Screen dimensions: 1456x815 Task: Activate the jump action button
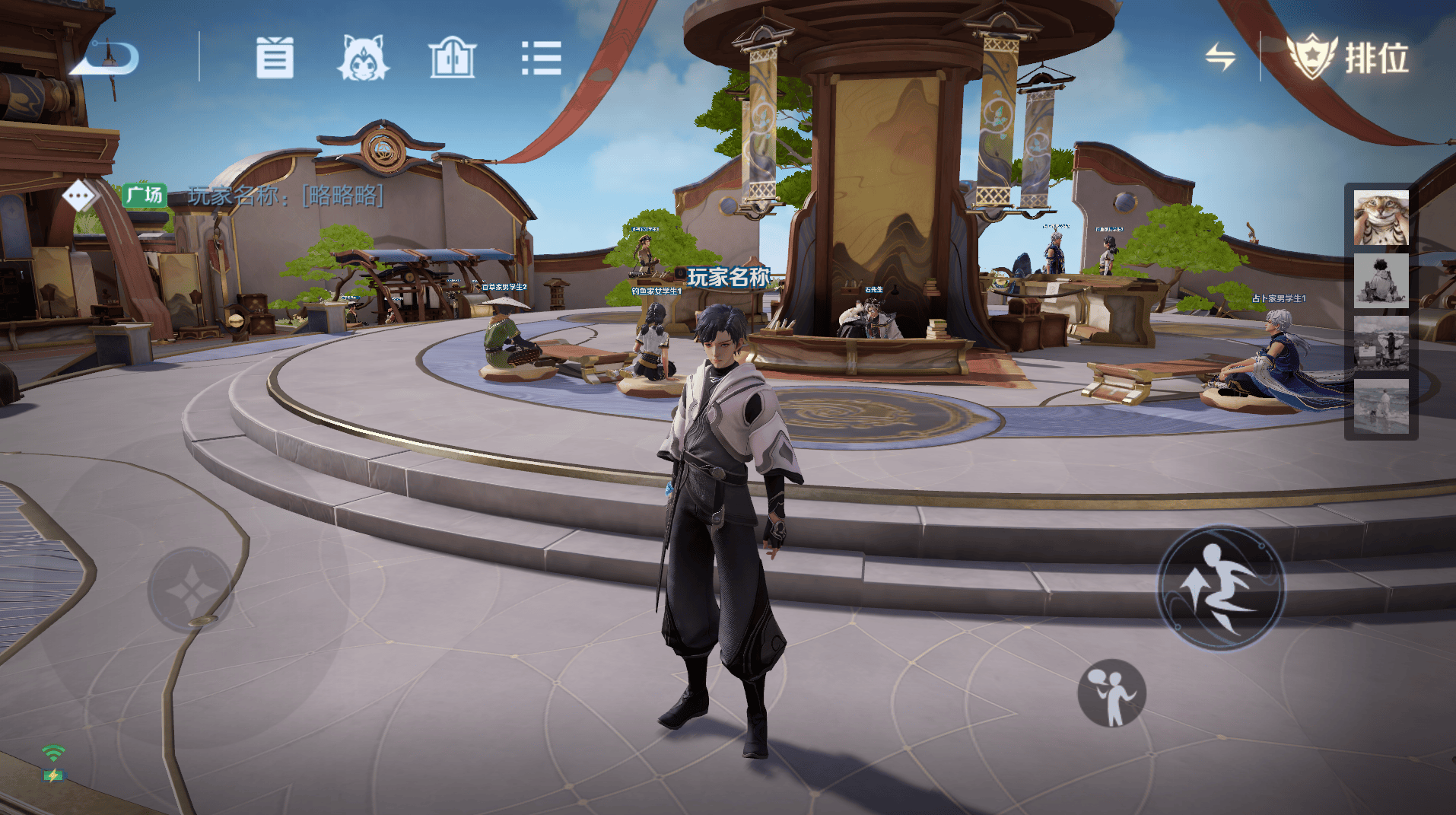(1220, 587)
